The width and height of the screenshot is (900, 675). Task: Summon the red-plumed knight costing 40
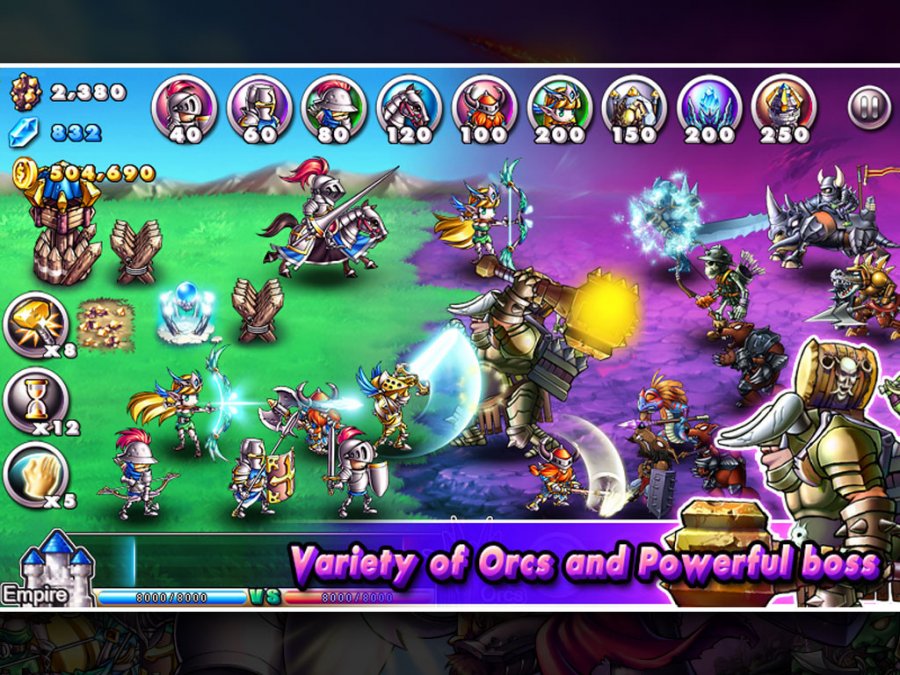point(183,106)
